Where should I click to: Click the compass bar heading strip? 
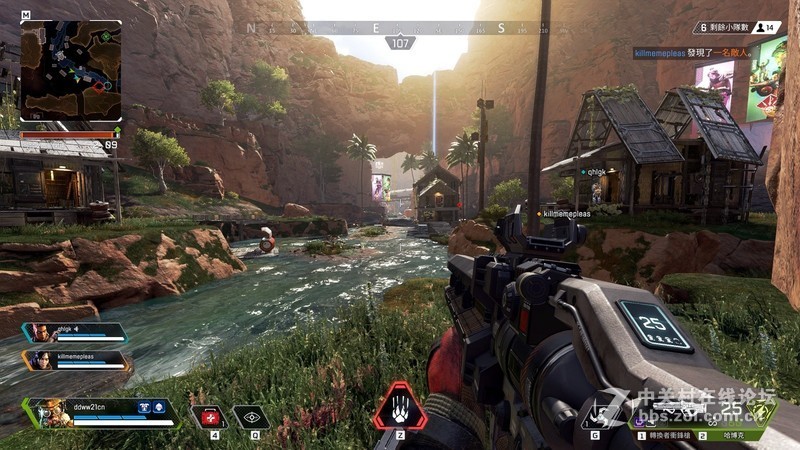(400, 28)
